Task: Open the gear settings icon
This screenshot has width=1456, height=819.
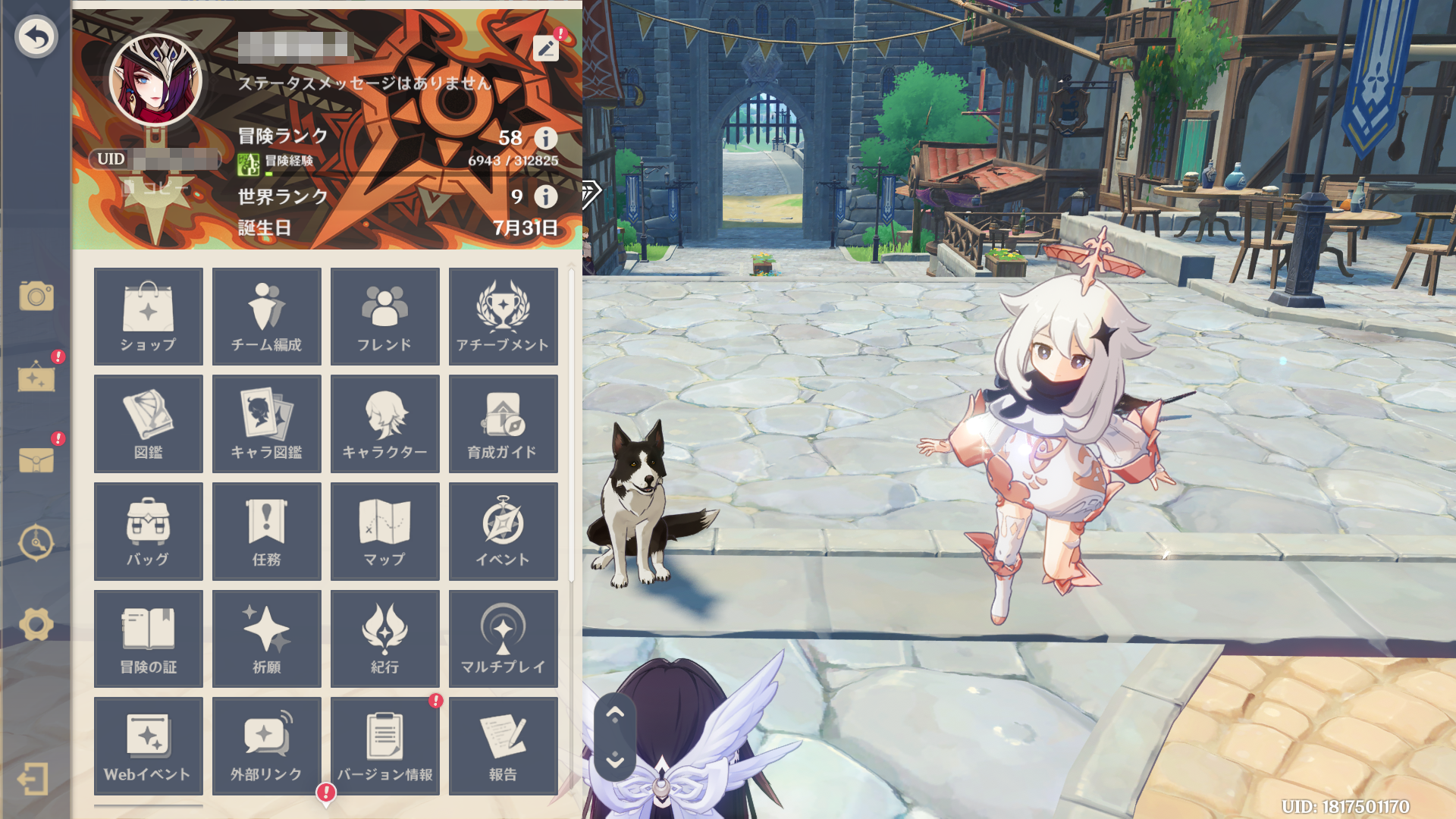Action: point(36,625)
